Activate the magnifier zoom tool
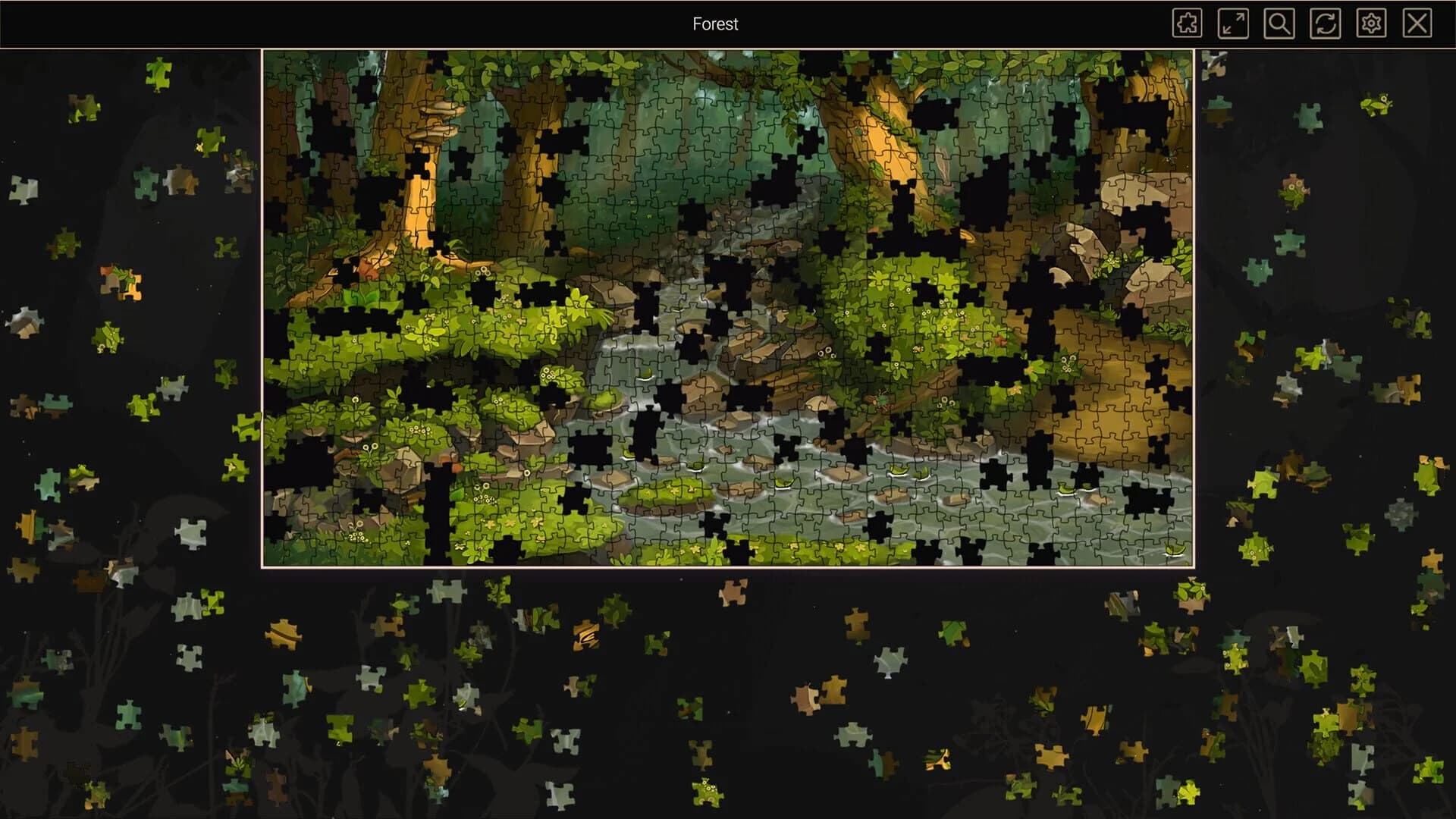 point(1279,24)
